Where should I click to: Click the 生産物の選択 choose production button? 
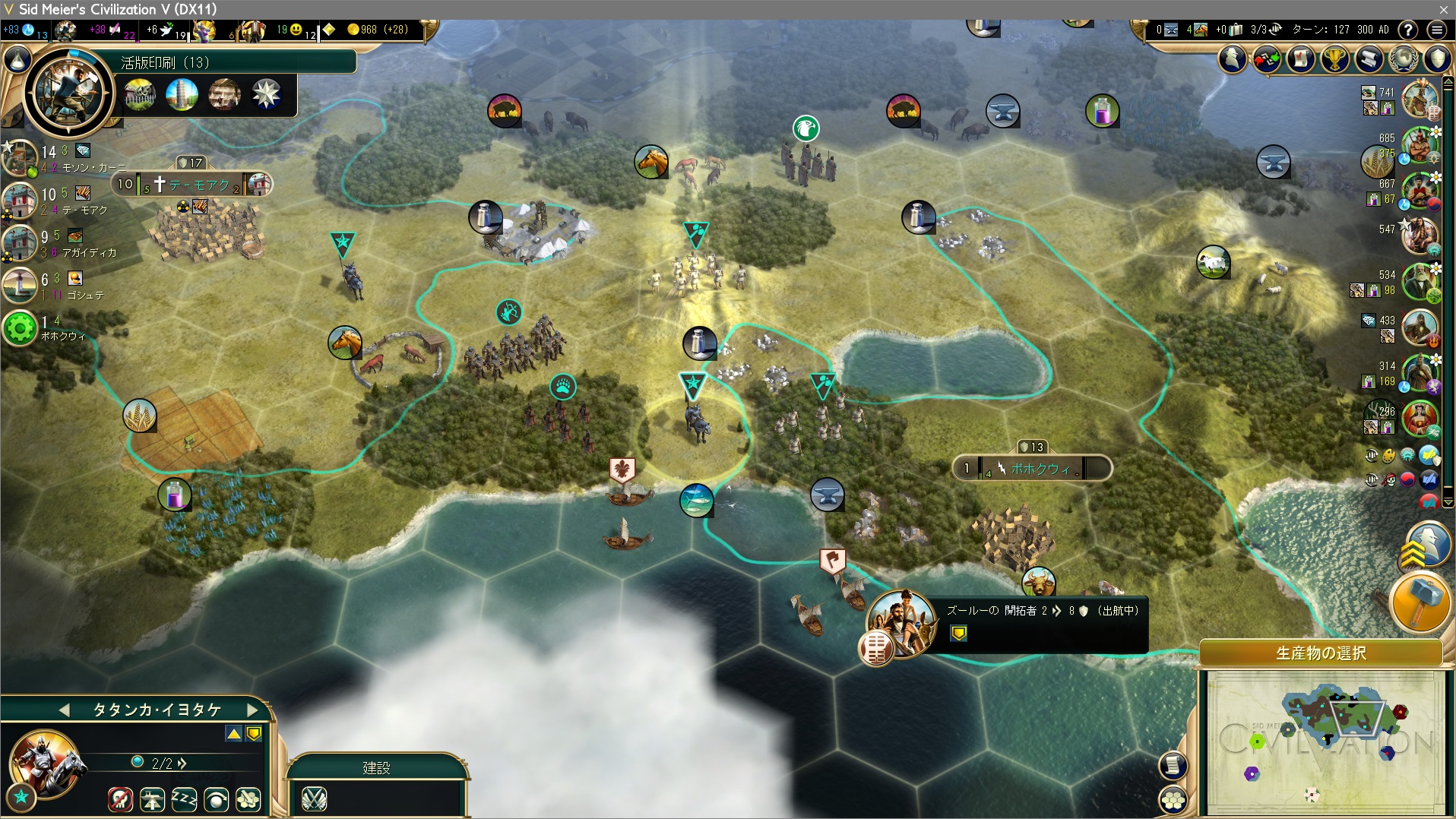(1321, 653)
